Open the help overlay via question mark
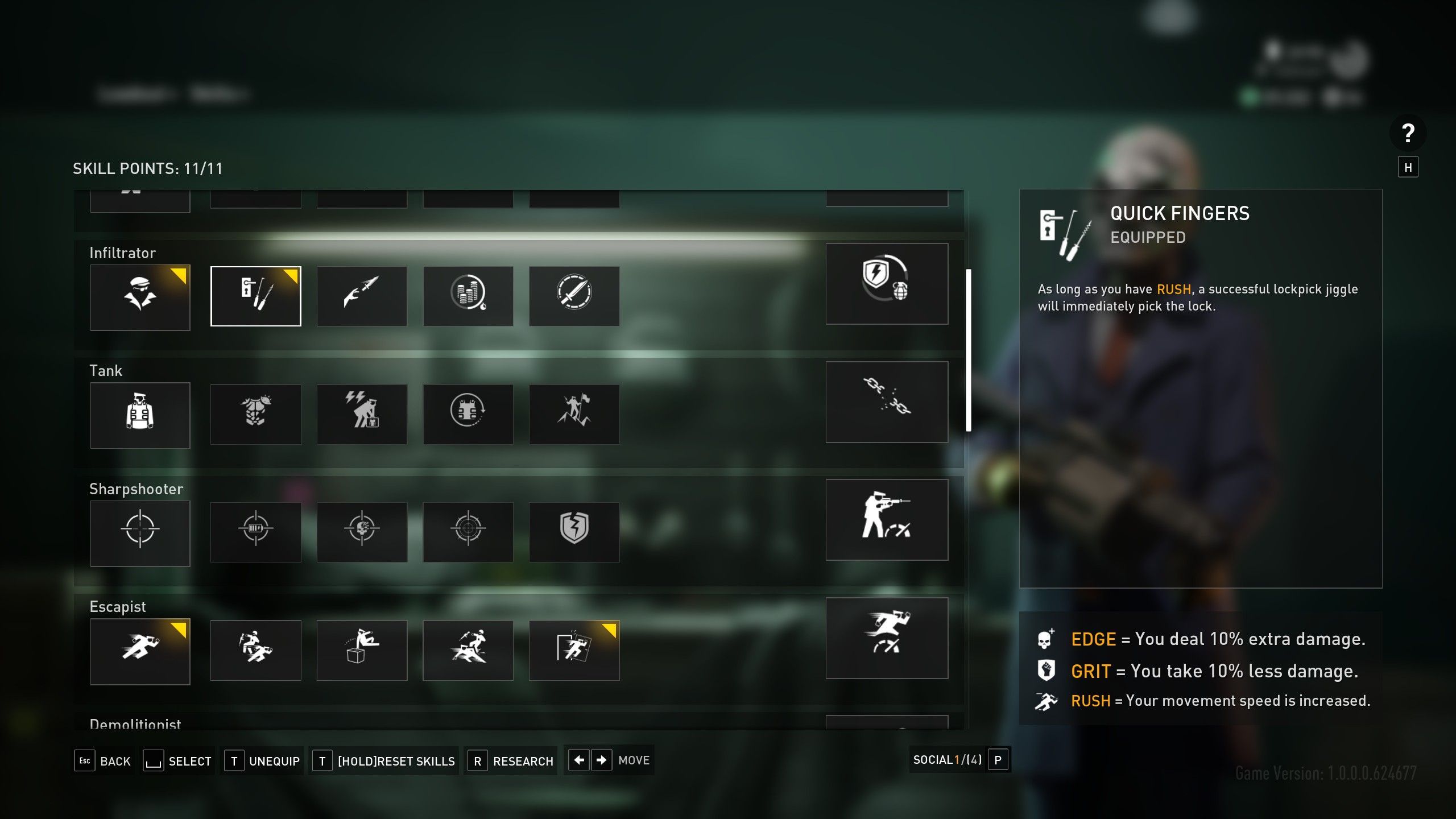 pyautogui.click(x=1409, y=134)
